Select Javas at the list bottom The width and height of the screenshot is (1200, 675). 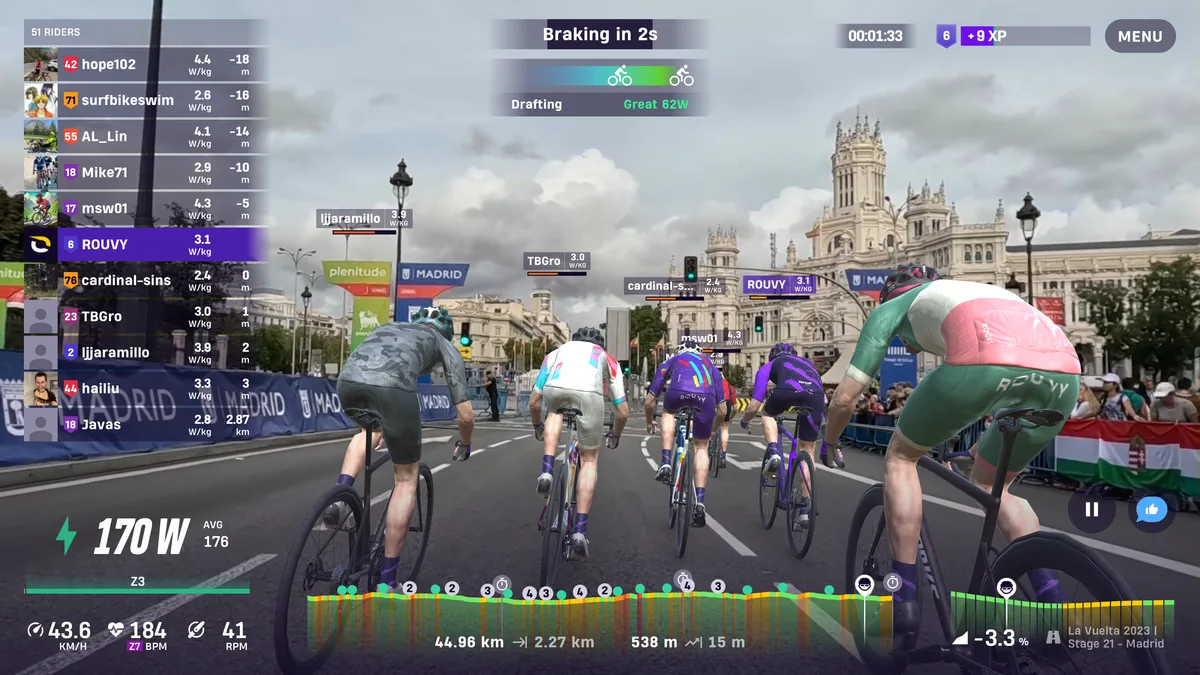pos(145,425)
